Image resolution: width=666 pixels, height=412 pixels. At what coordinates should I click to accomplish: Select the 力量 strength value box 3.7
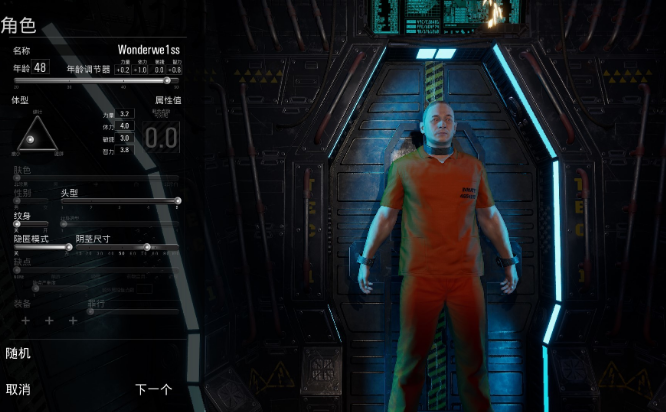[x=125, y=114]
